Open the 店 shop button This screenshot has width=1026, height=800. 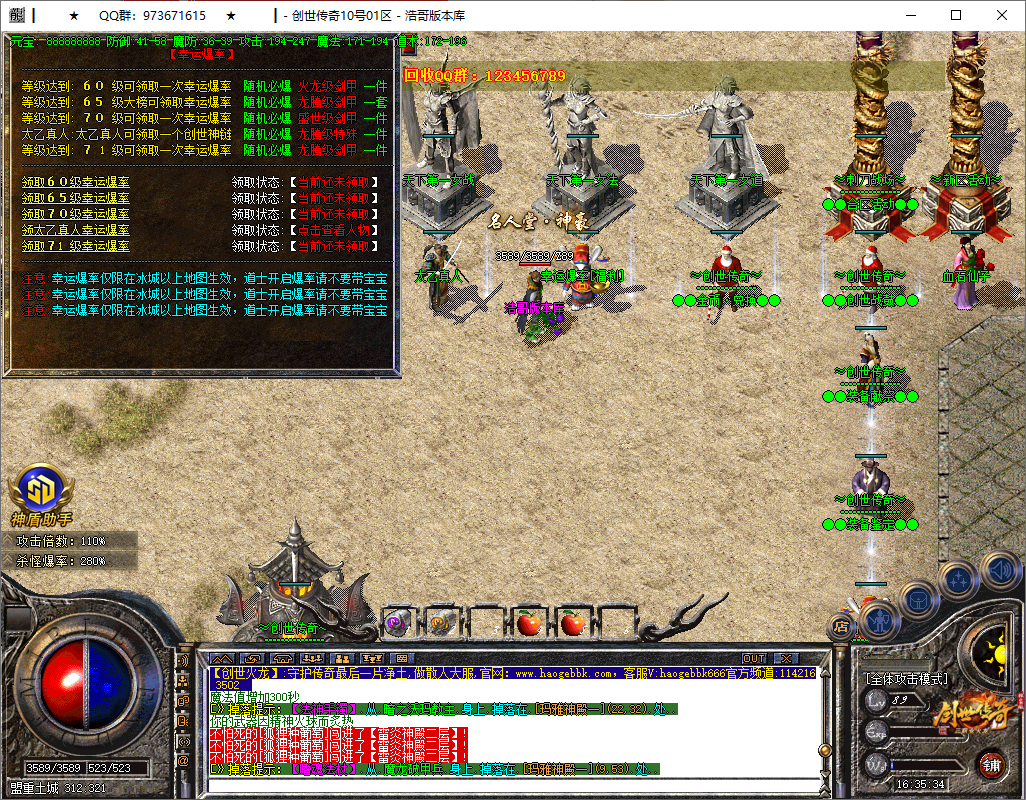[841, 628]
